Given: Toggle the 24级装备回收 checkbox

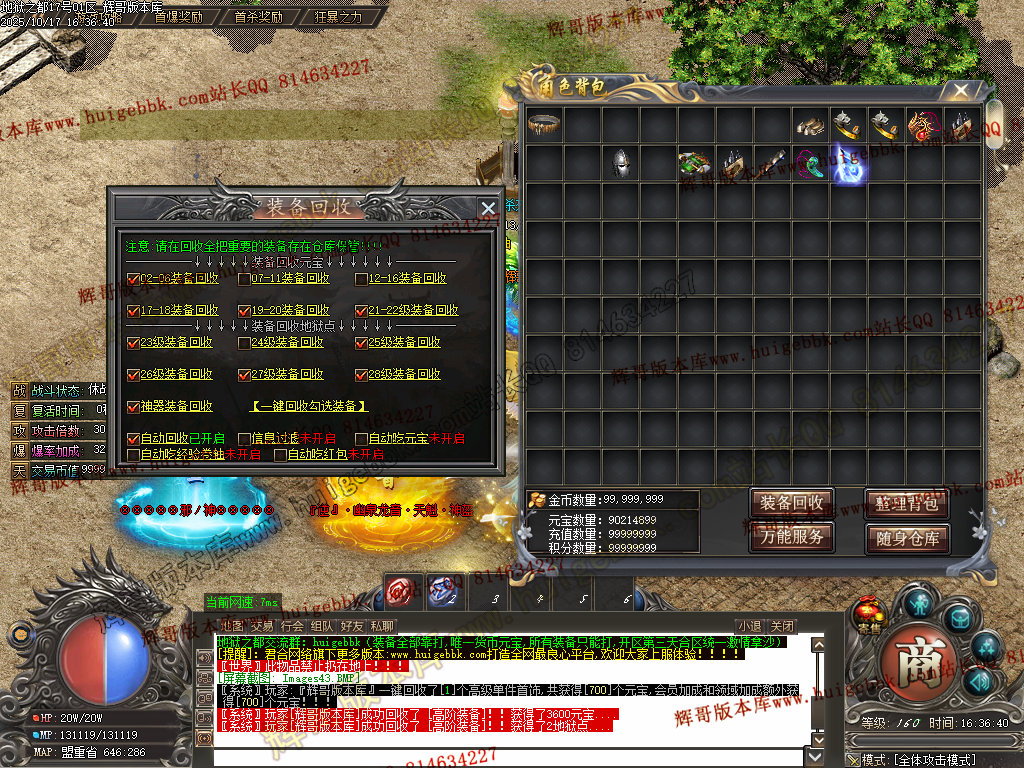Looking at the screenshot, I should [244, 343].
